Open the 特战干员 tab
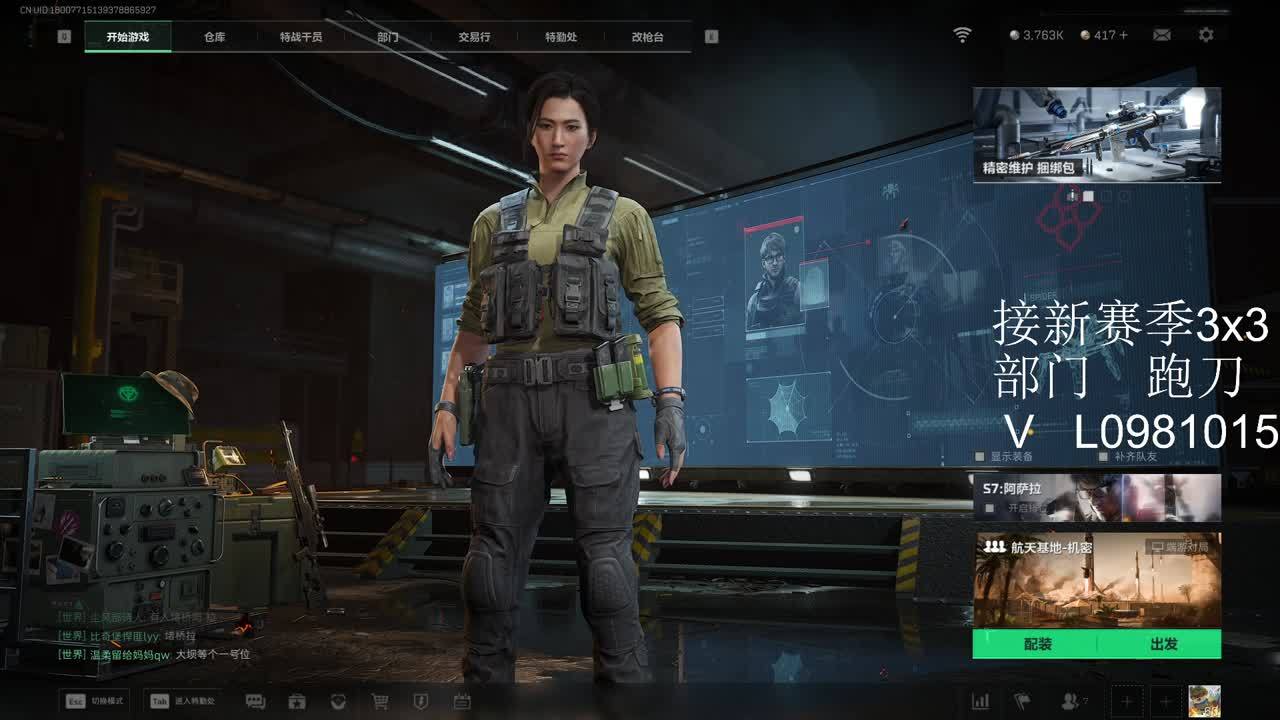 (301, 37)
